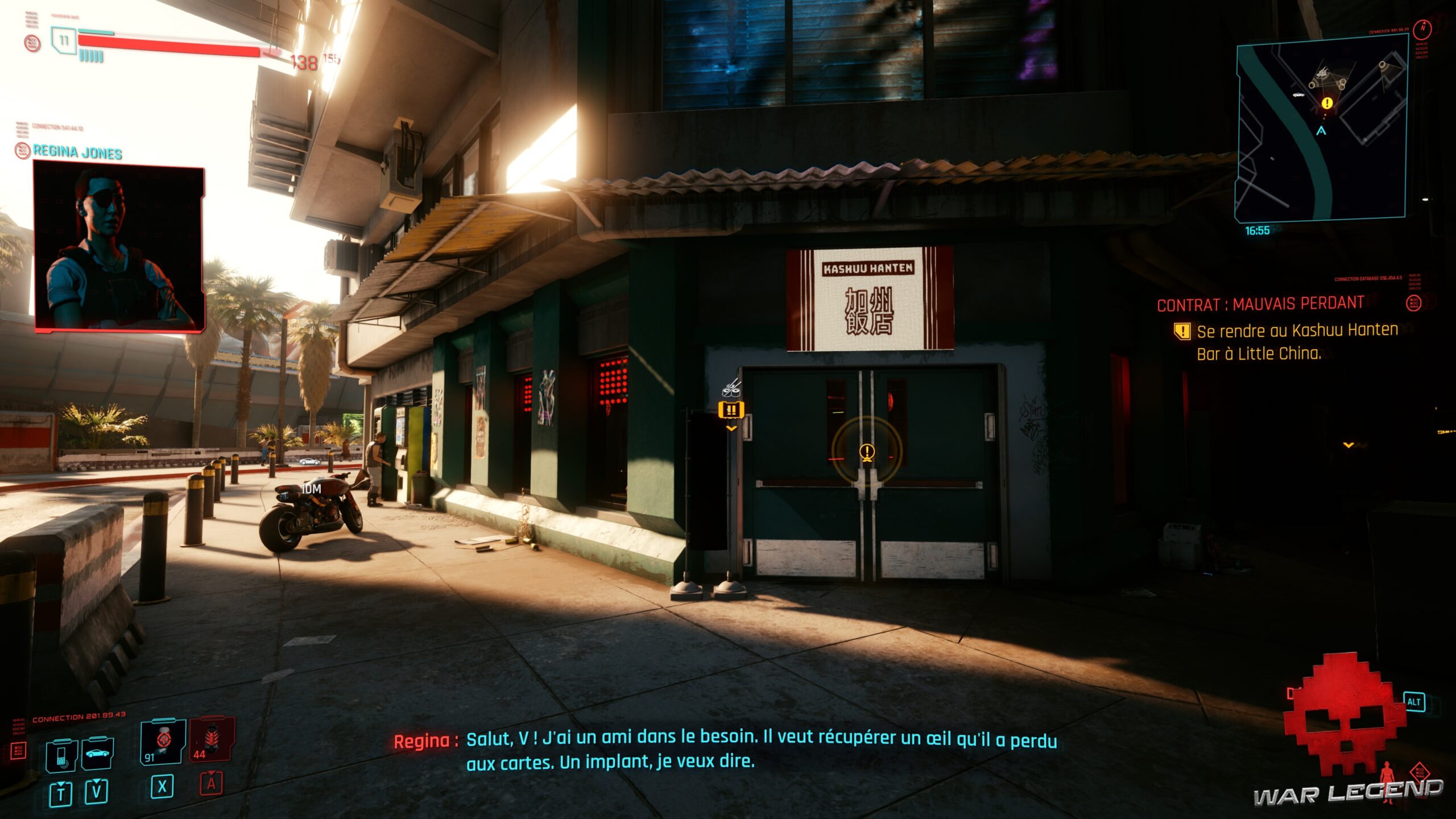This screenshot has width=1456, height=819.
Task: Select the Regina Jones caller name
Action: [77, 152]
